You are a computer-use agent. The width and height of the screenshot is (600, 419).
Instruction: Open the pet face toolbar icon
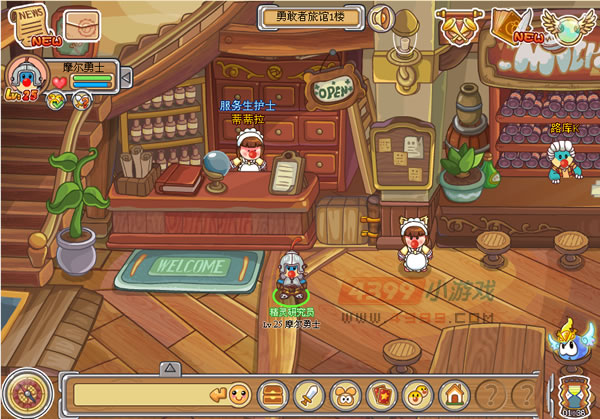[345, 393]
